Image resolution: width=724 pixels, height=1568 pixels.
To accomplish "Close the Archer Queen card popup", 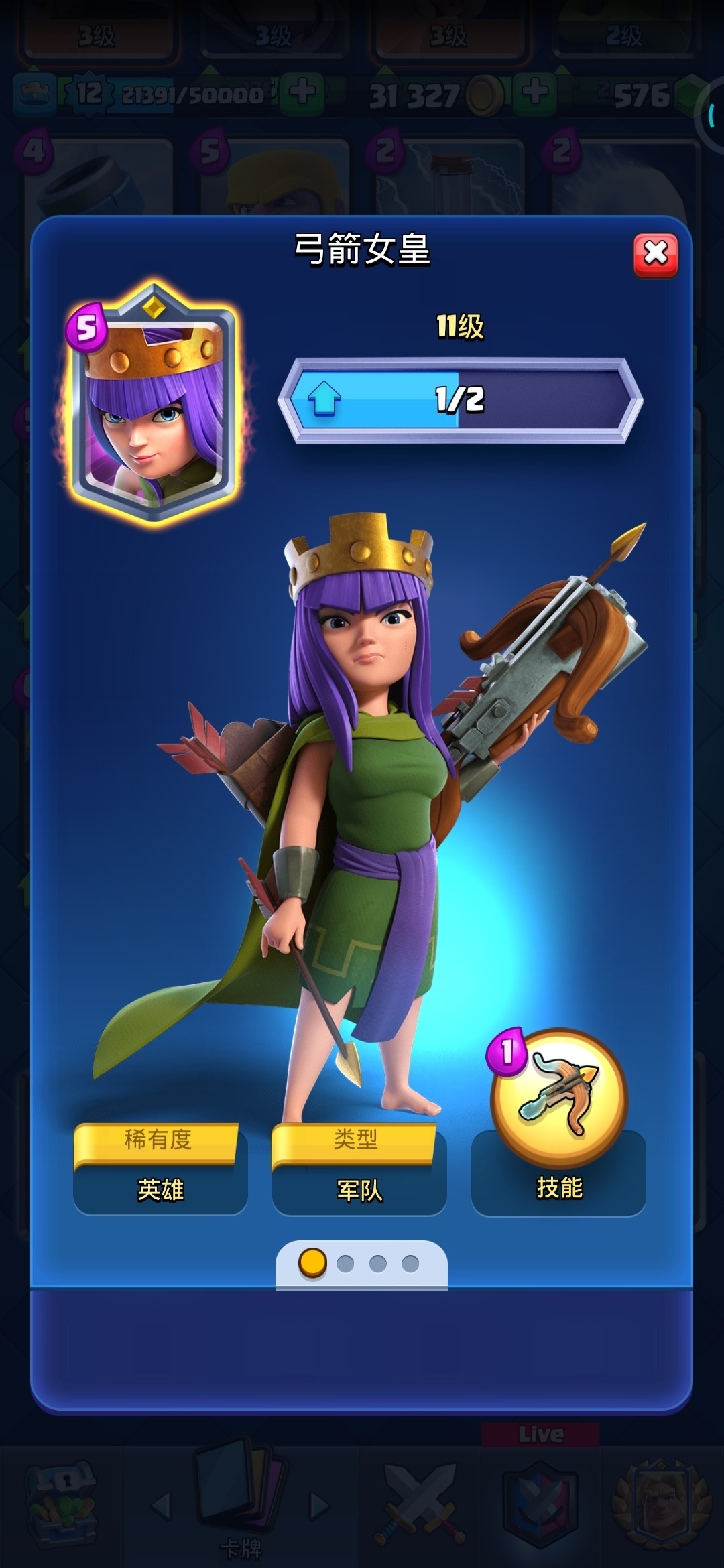I will (x=655, y=254).
